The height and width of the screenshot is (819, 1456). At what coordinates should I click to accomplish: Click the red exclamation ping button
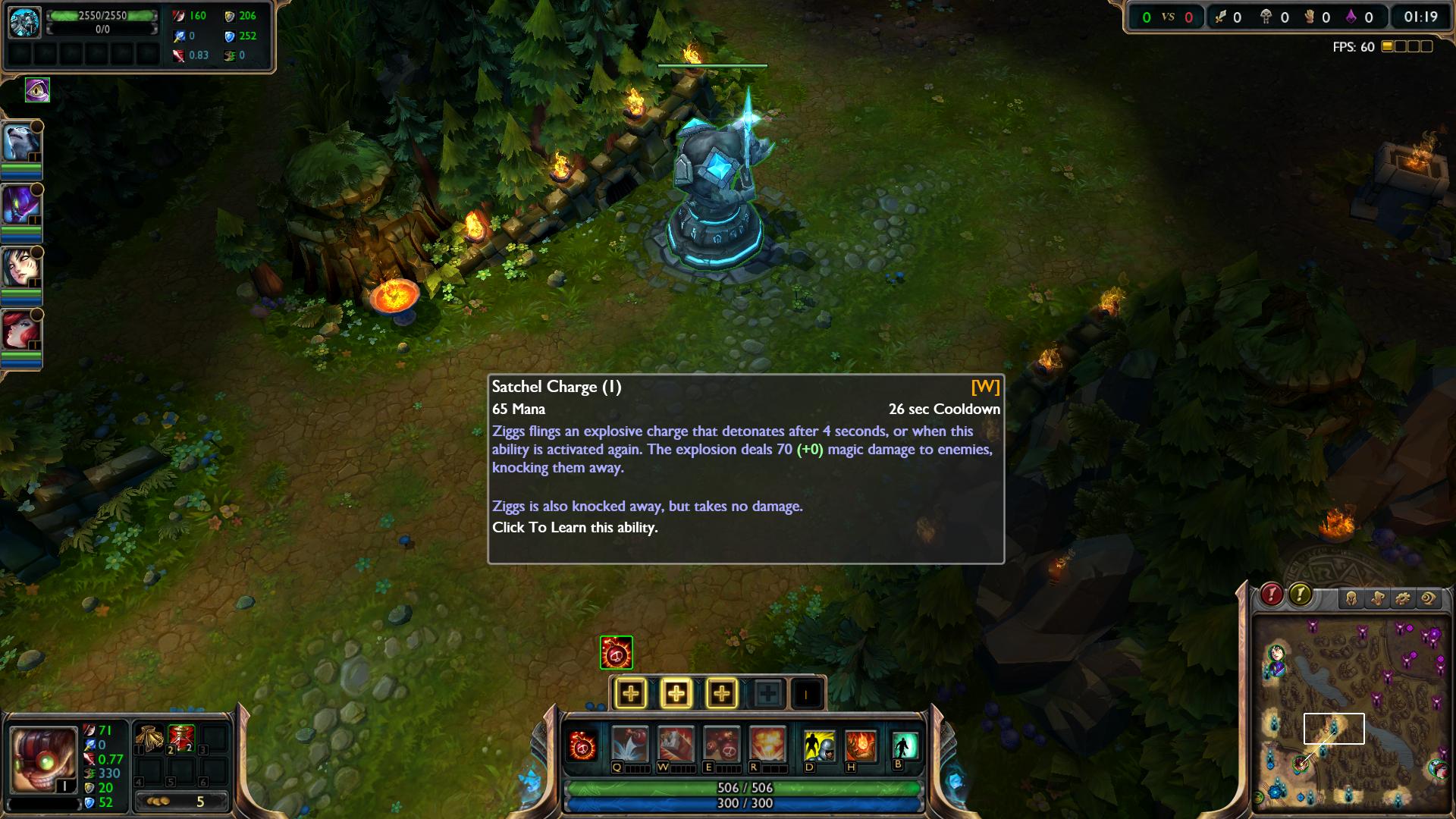coord(1272,595)
